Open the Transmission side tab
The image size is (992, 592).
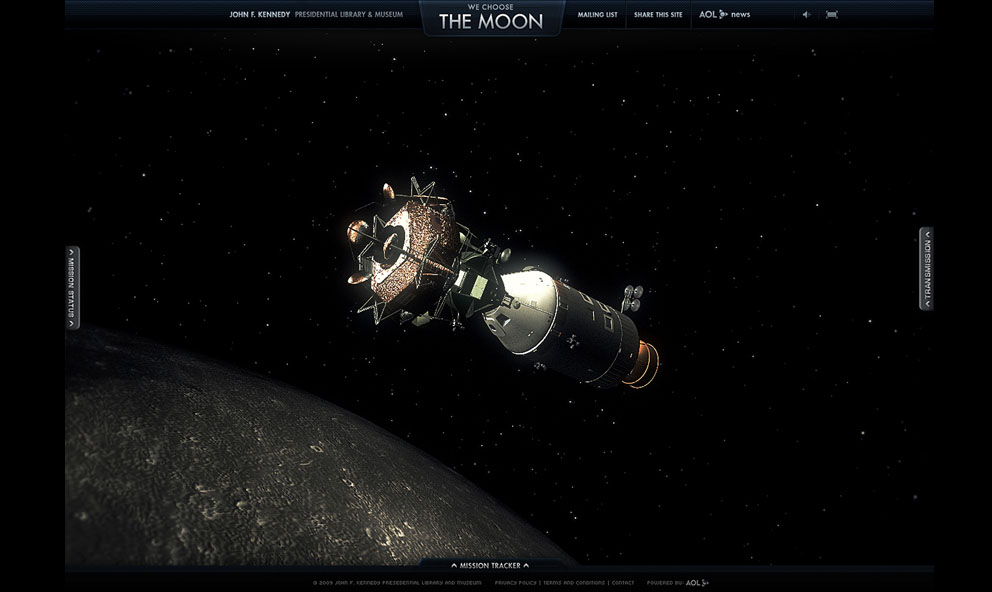(x=926, y=268)
